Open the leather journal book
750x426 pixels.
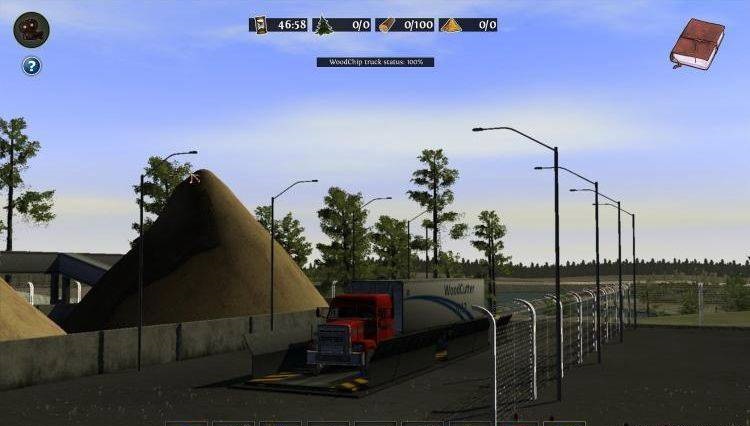[x=697, y=44]
